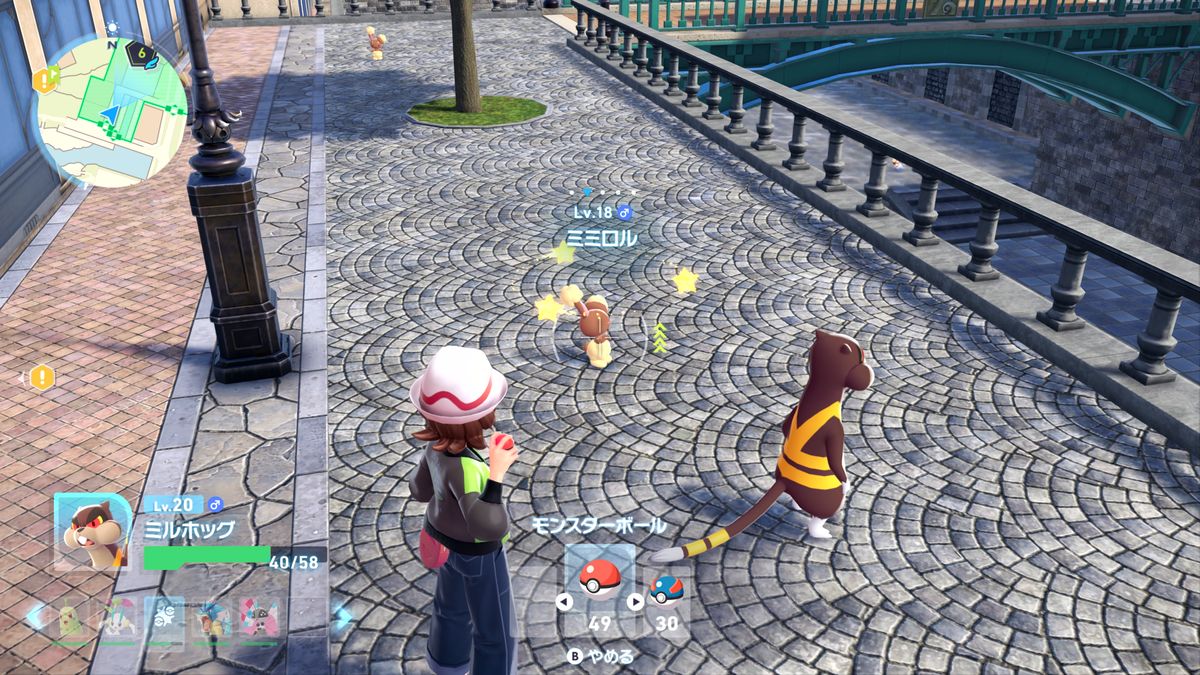Image resolution: width=1200 pixels, height=675 pixels.
Task: Open the circular minimap
Action: pos(110,110)
